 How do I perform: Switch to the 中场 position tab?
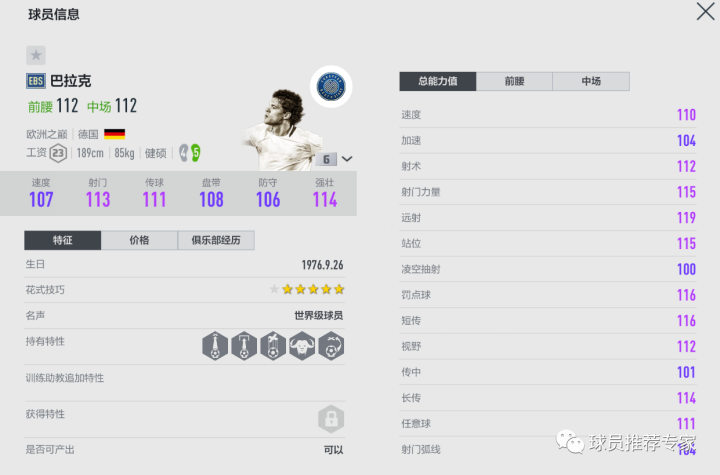click(x=590, y=82)
